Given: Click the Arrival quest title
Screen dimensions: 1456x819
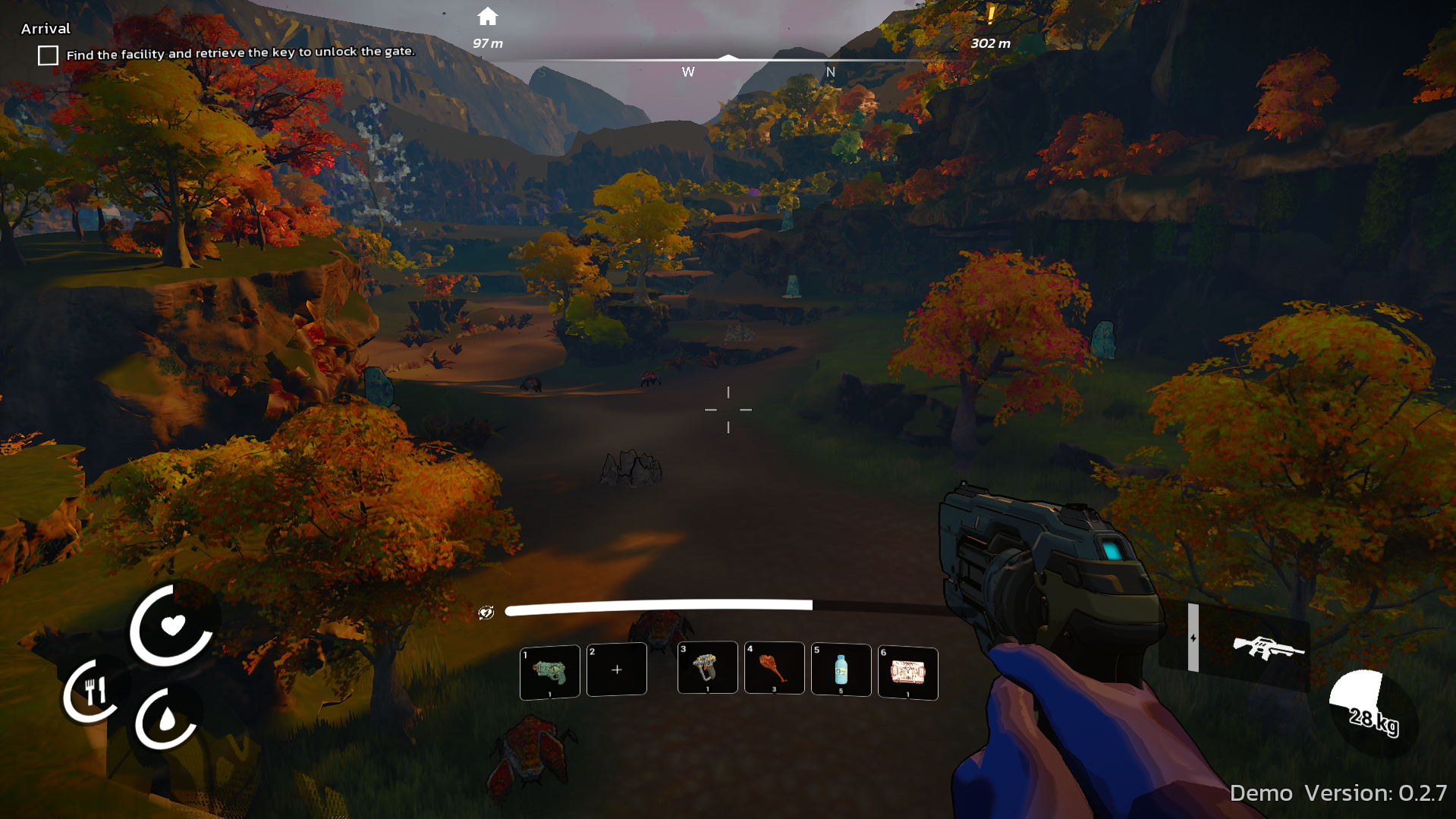Looking at the screenshot, I should click(46, 29).
